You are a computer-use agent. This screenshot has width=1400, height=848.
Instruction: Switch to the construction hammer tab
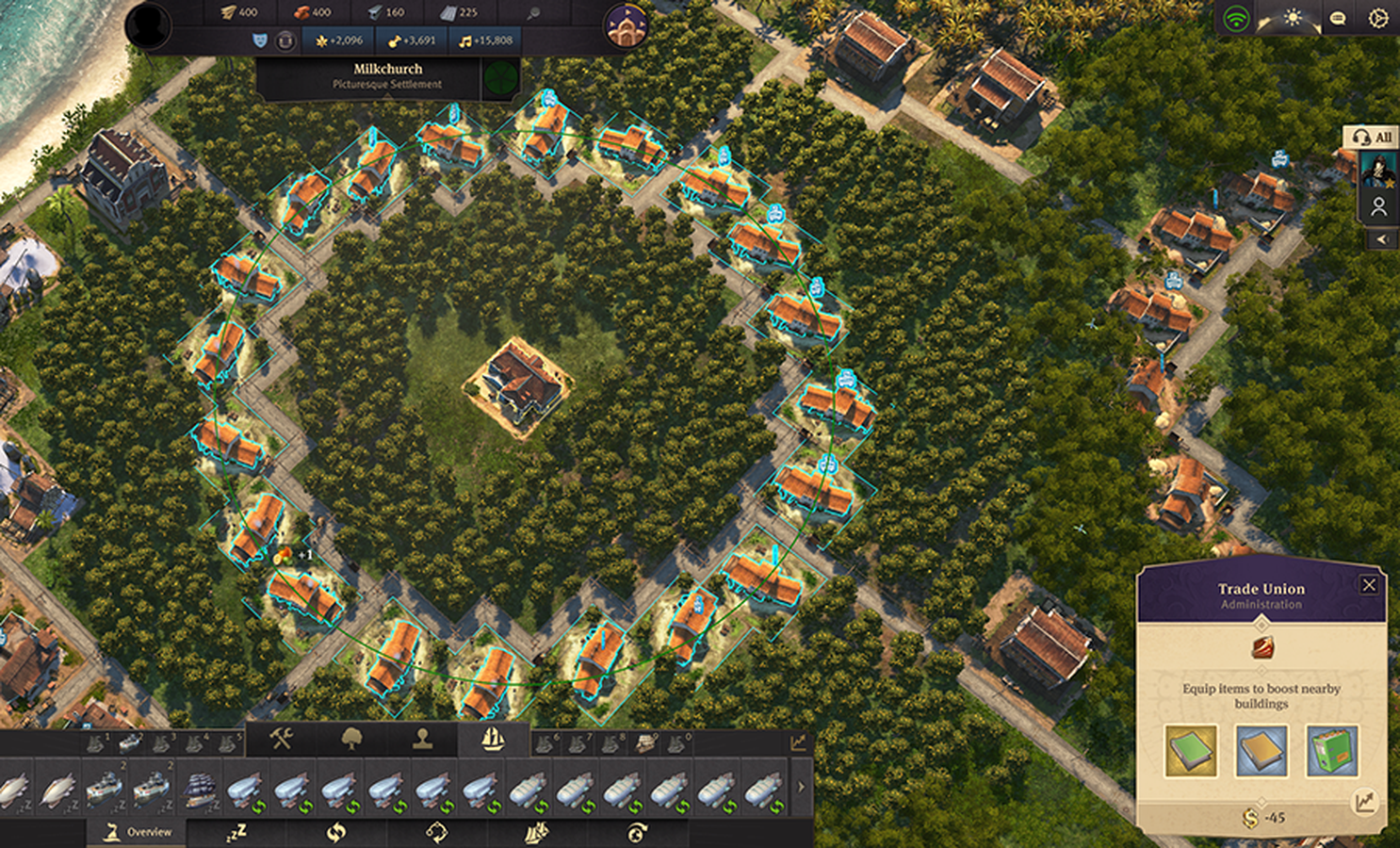pyautogui.click(x=281, y=740)
